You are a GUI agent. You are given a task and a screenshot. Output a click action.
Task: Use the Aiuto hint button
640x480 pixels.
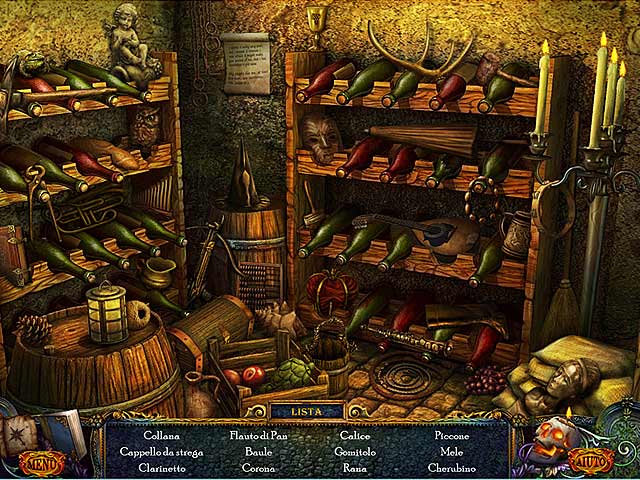click(x=593, y=461)
